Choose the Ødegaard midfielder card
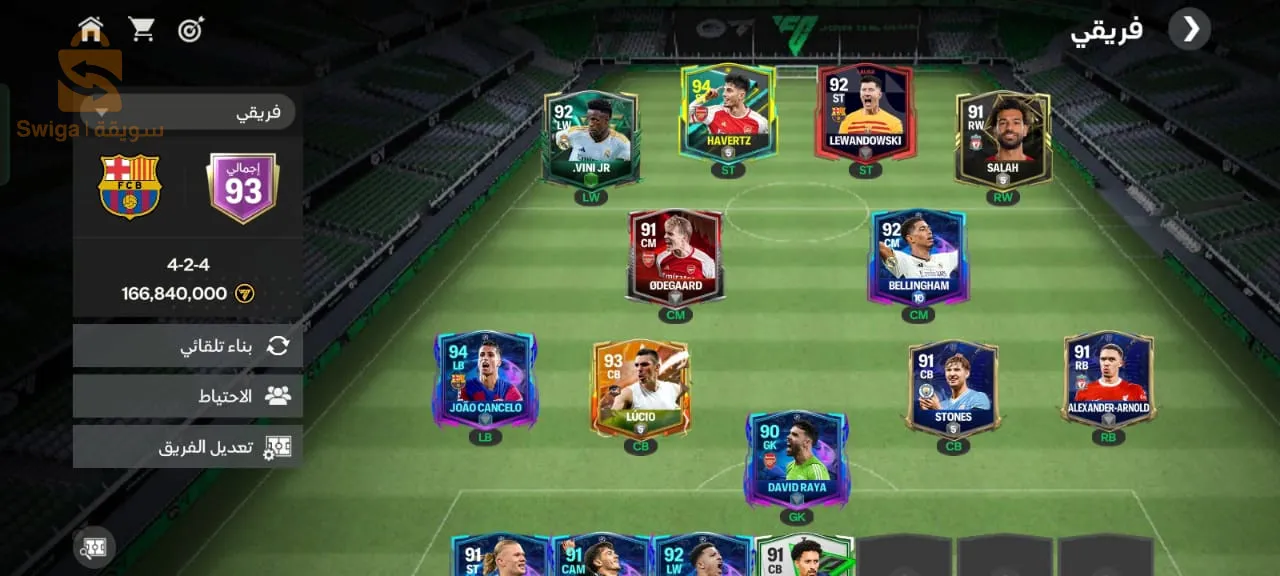 (675, 256)
